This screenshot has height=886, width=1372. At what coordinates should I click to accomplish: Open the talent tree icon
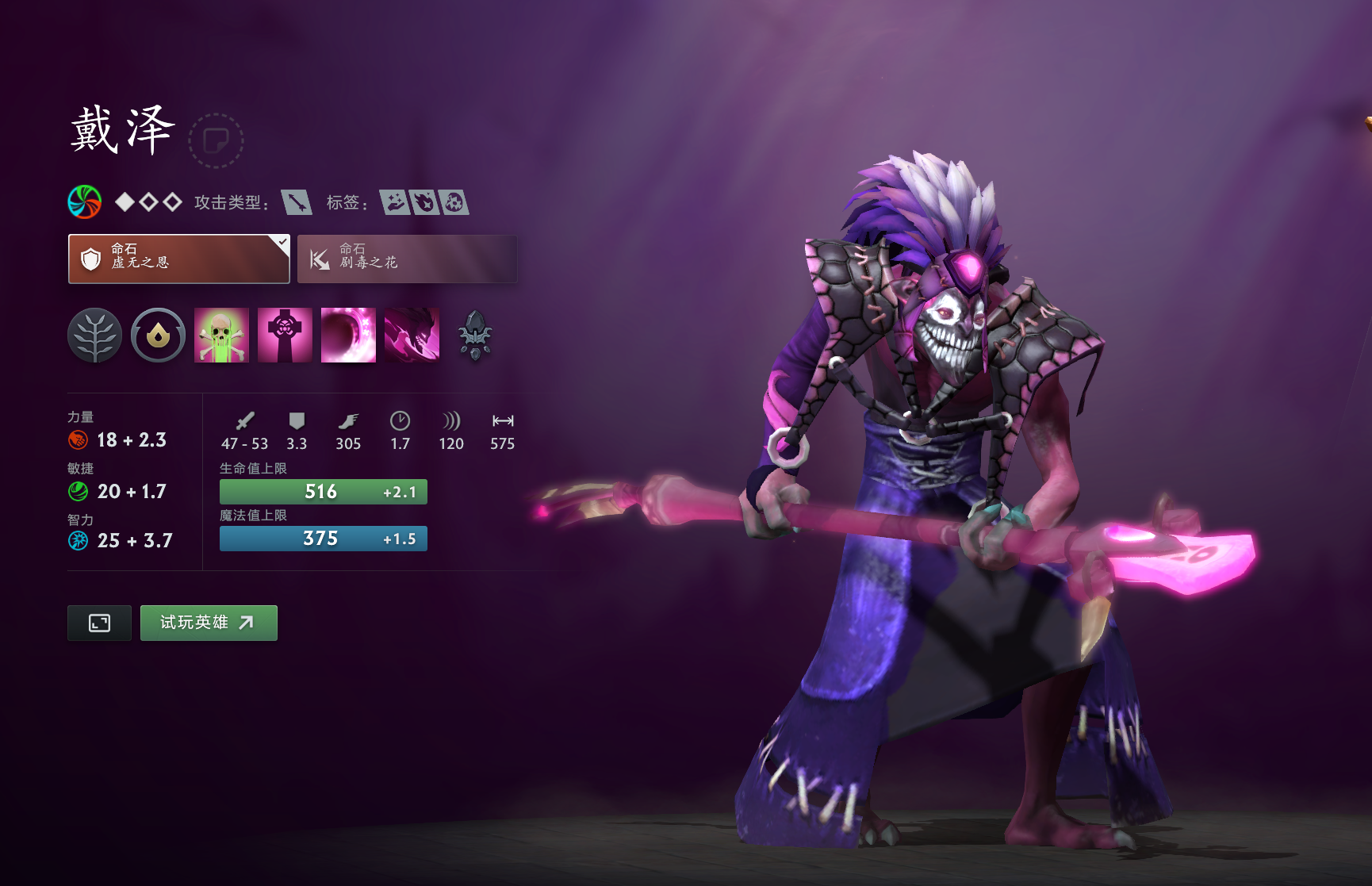(x=94, y=336)
